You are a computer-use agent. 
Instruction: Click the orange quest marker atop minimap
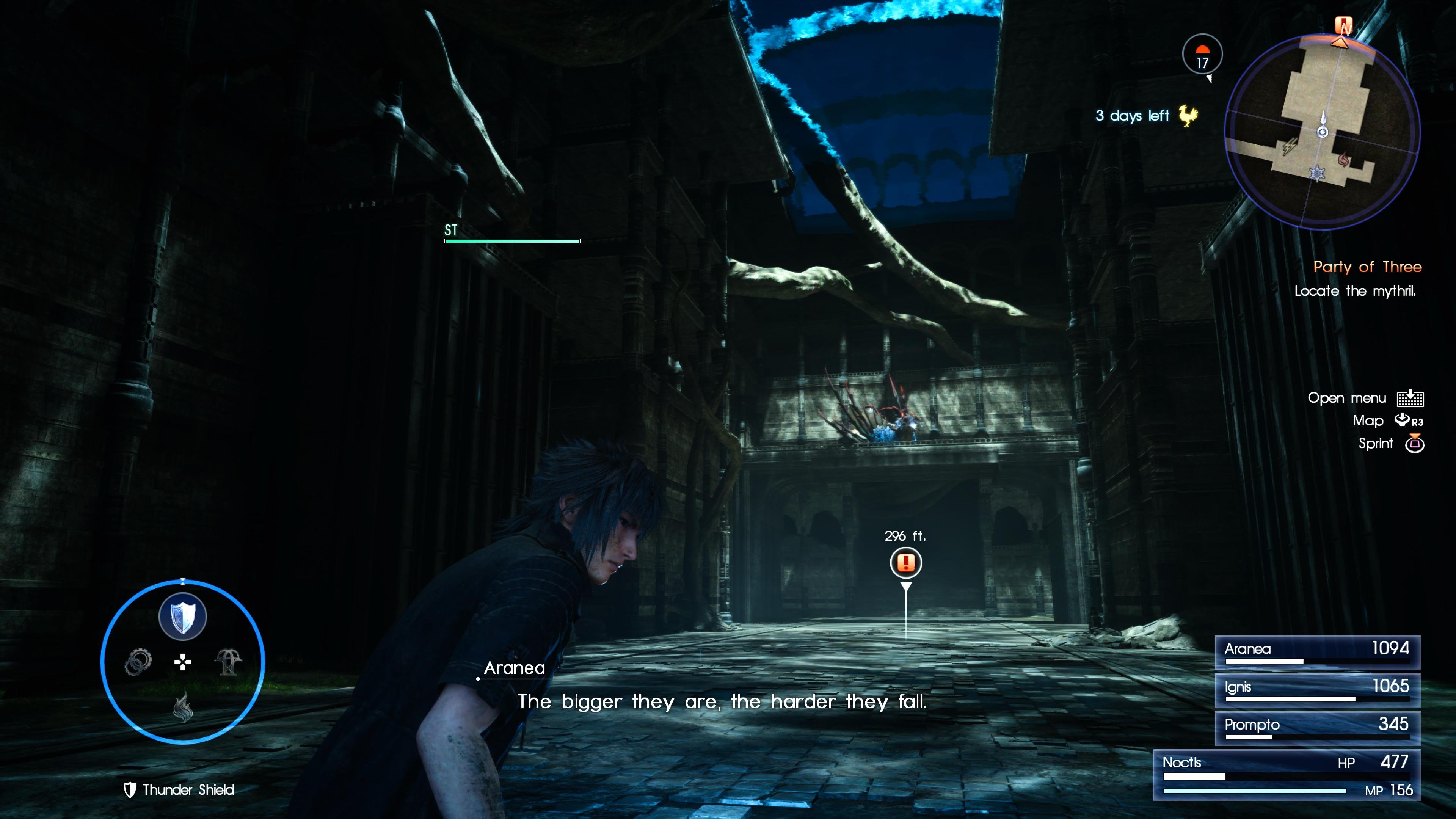point(1343,26)
